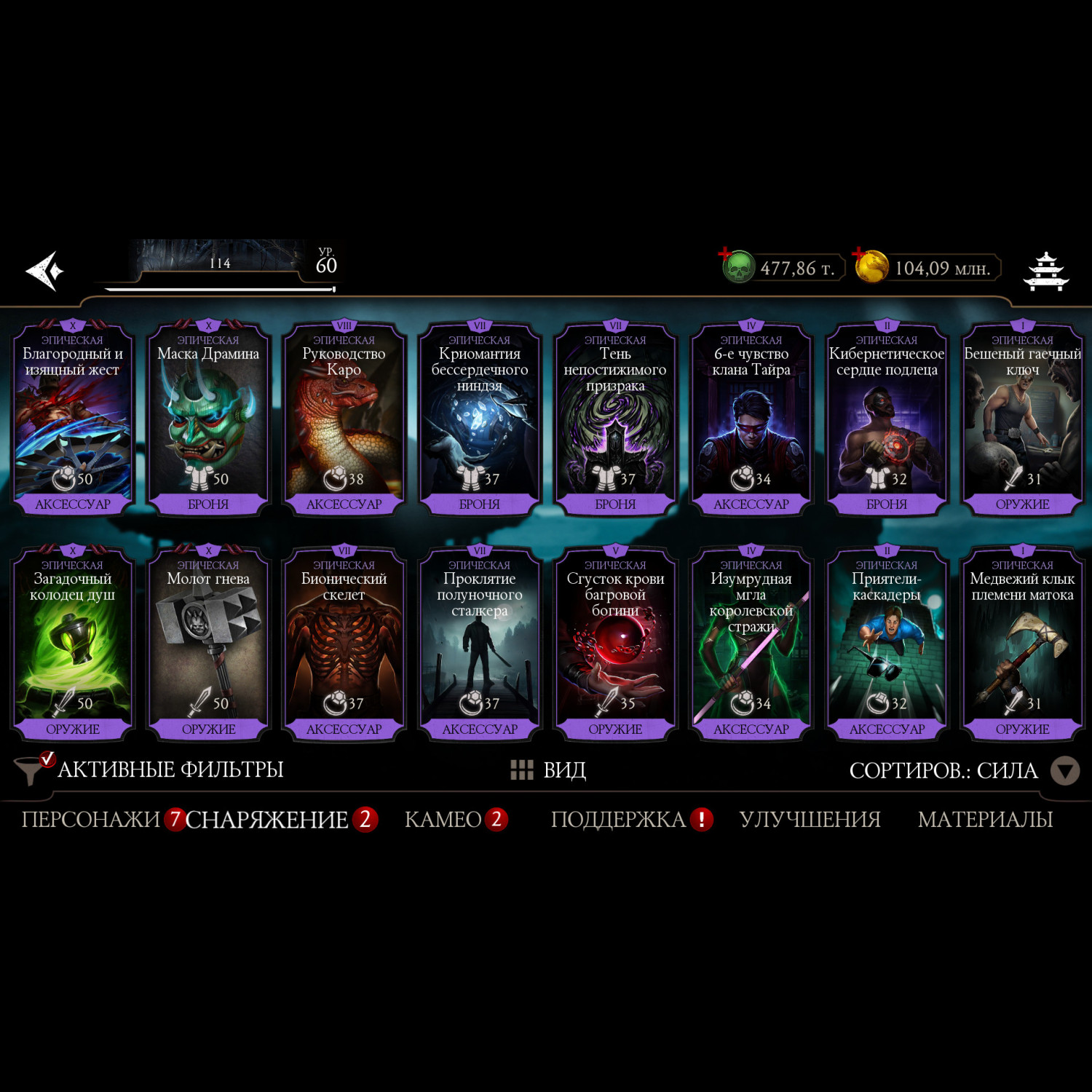Choose the Руководство Каро accessory card
The image size is (1092, 1092).
[344, 419]
